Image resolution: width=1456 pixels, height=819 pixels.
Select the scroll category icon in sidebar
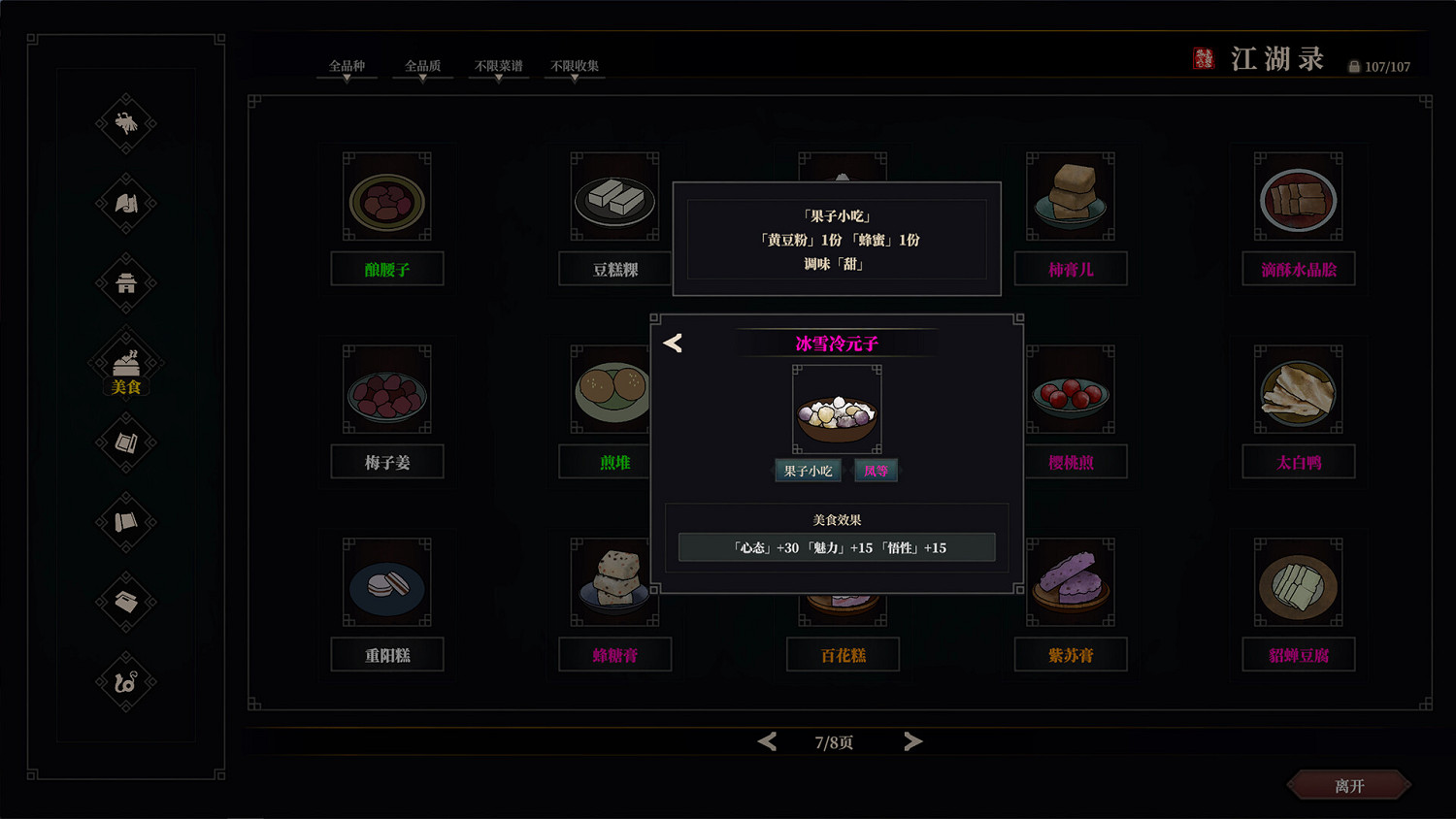click(124, 522)
